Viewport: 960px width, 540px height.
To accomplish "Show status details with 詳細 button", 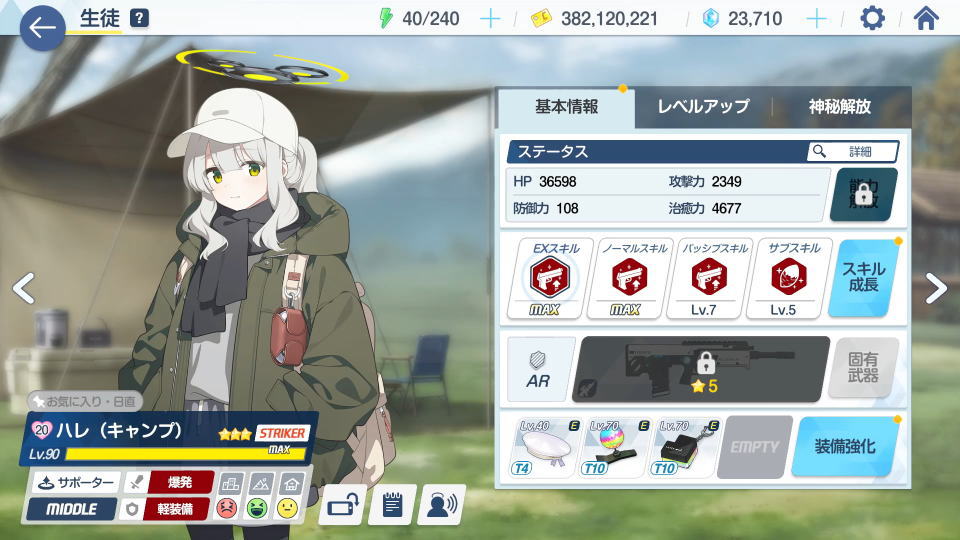I will point(852,152).
